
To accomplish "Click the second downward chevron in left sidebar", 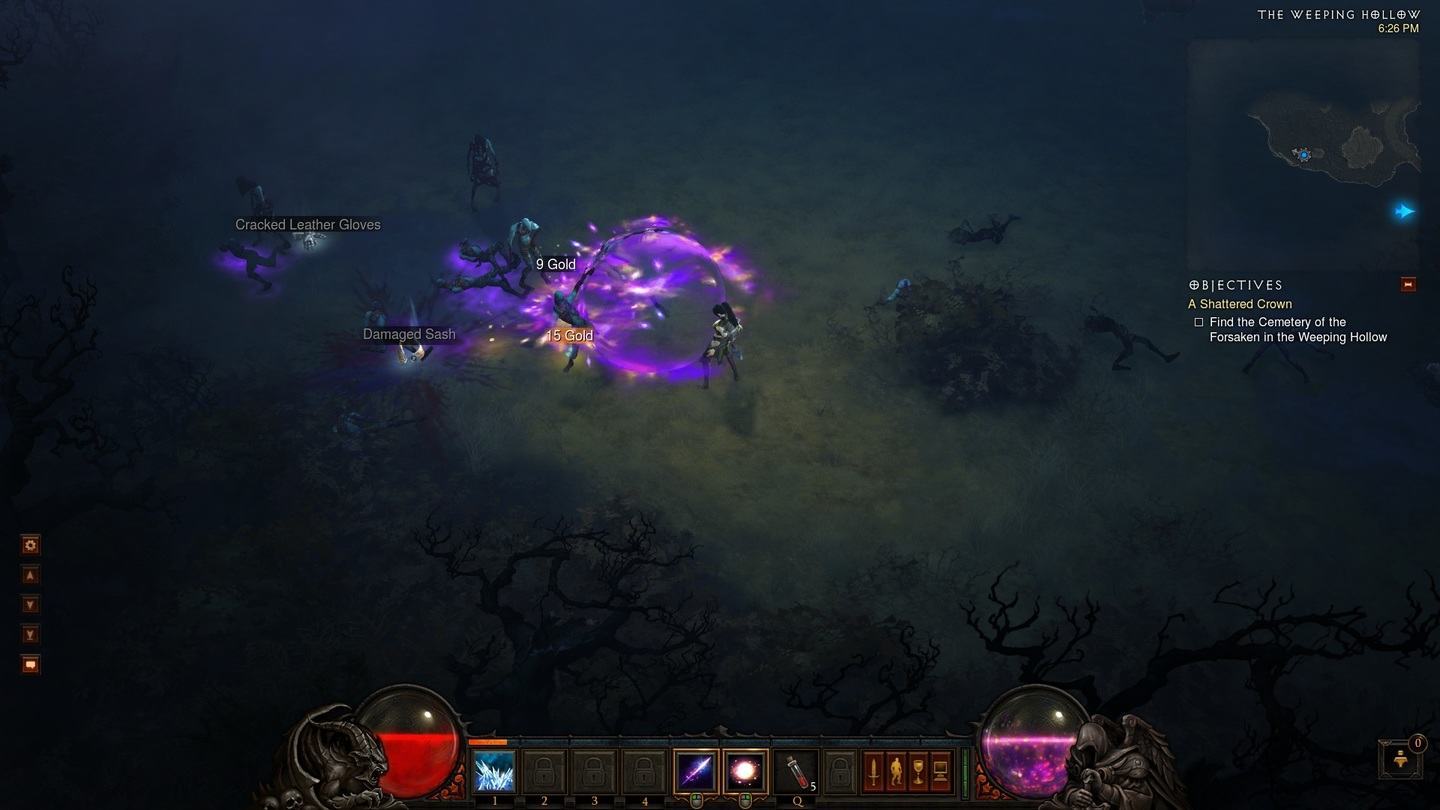I will (30, 634).
